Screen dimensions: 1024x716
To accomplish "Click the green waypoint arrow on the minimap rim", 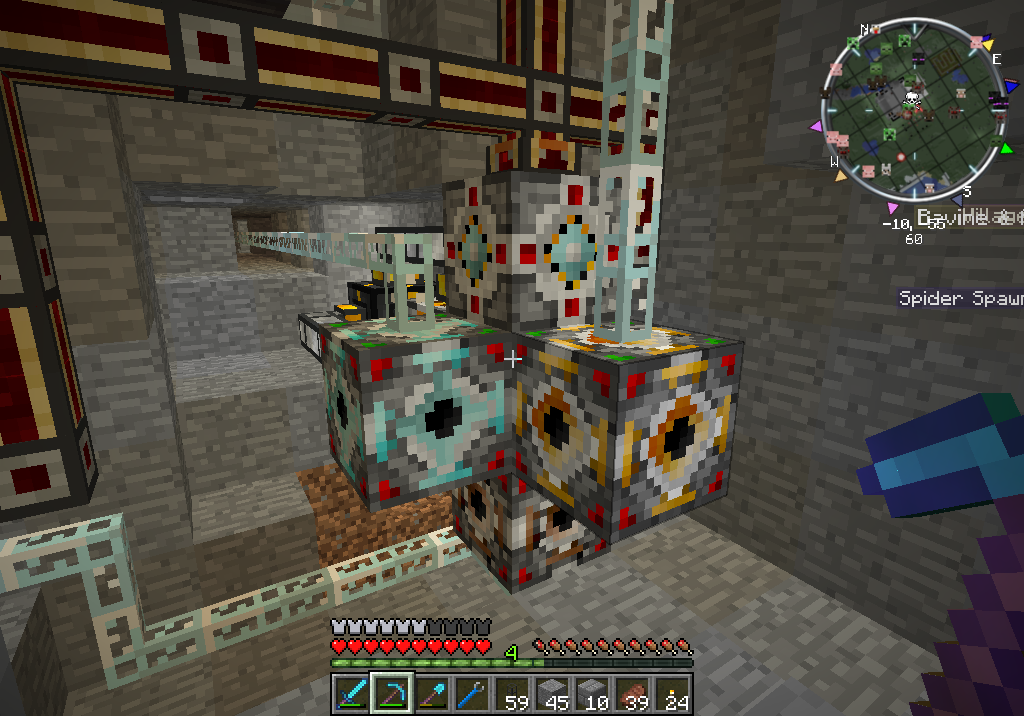I will point(1006,150).
